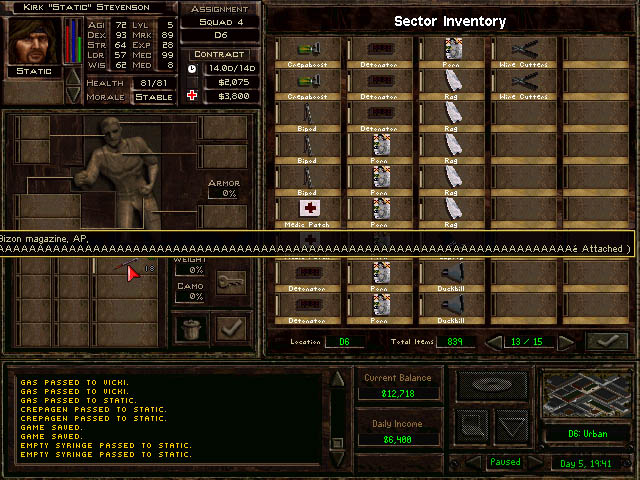Confirm merc inventory with the checkmark button
Viewport: 640px width, 480px height.
click(232, 326)
